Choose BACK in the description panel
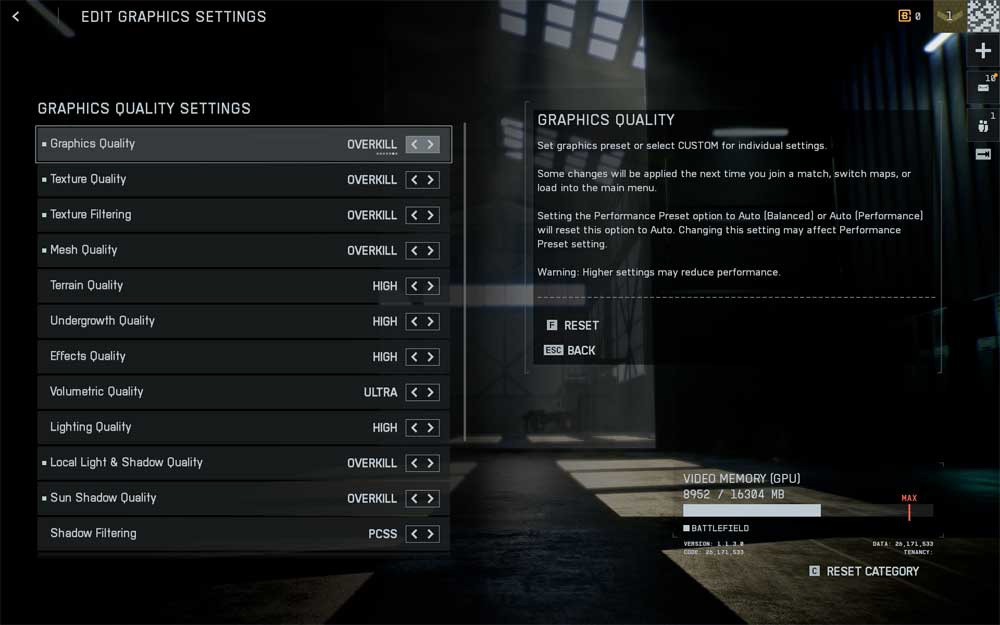1000x625 pixels. 580,350
